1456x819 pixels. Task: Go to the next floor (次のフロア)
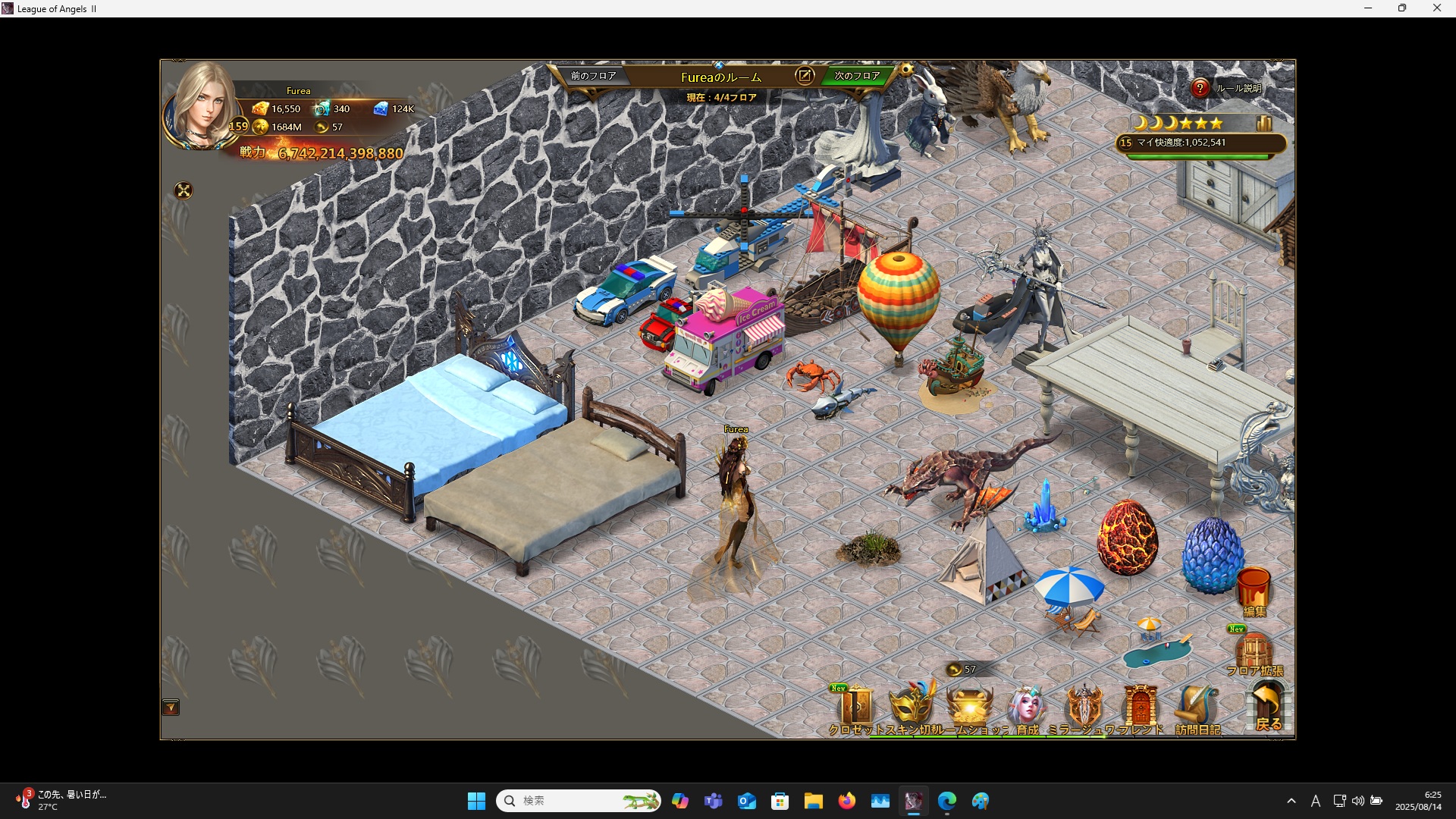[857, 76]
